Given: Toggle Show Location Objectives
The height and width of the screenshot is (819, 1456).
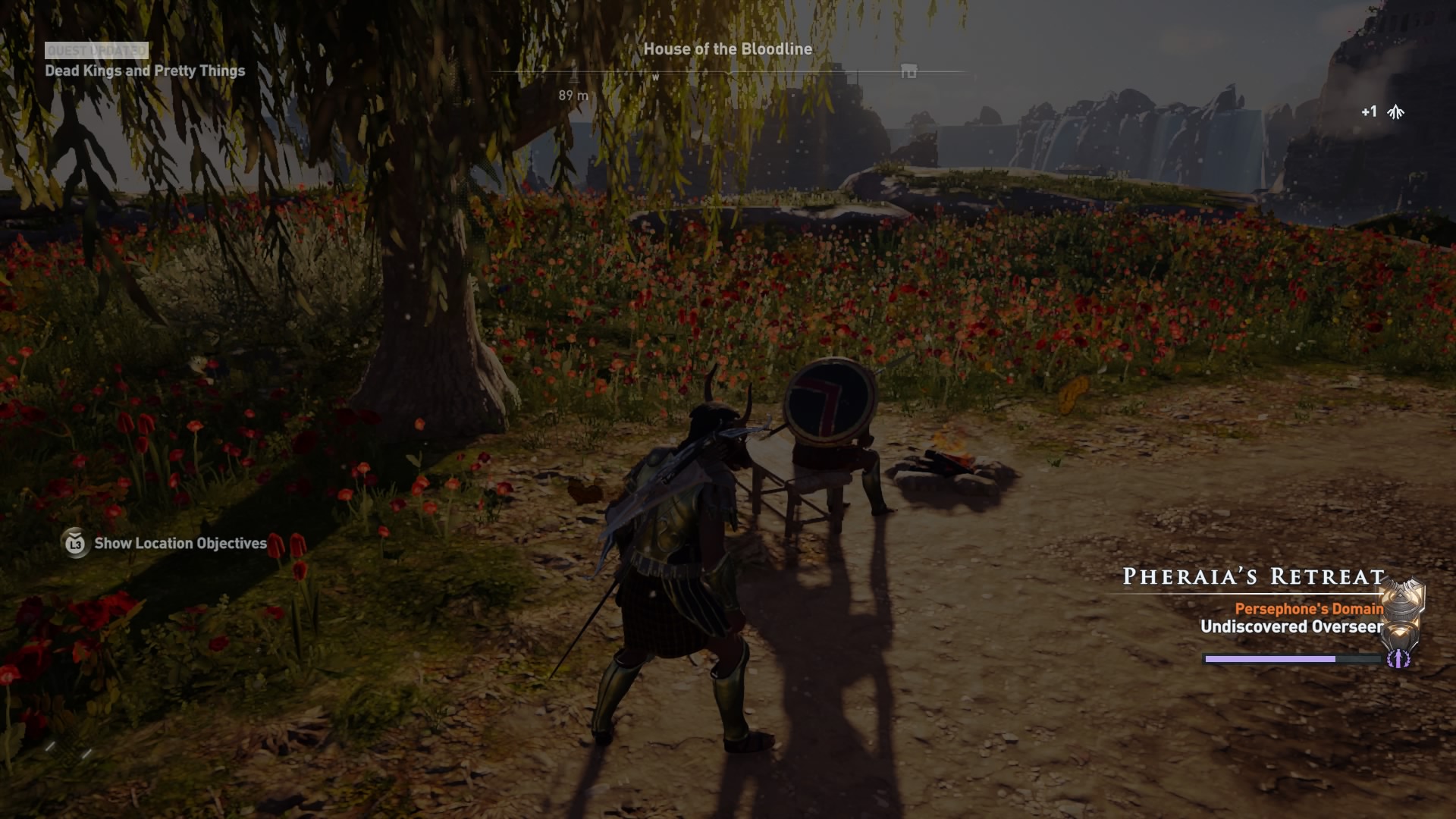Looking at the screenshot, I should pos(179,543).
